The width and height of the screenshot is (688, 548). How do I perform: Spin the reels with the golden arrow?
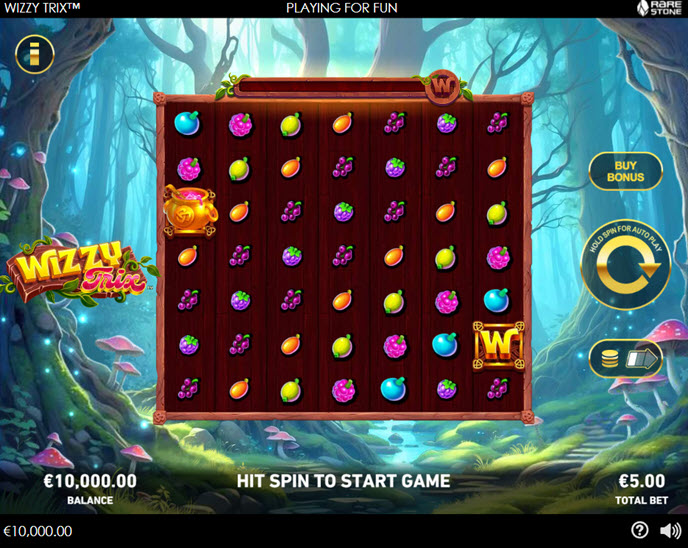626,264
